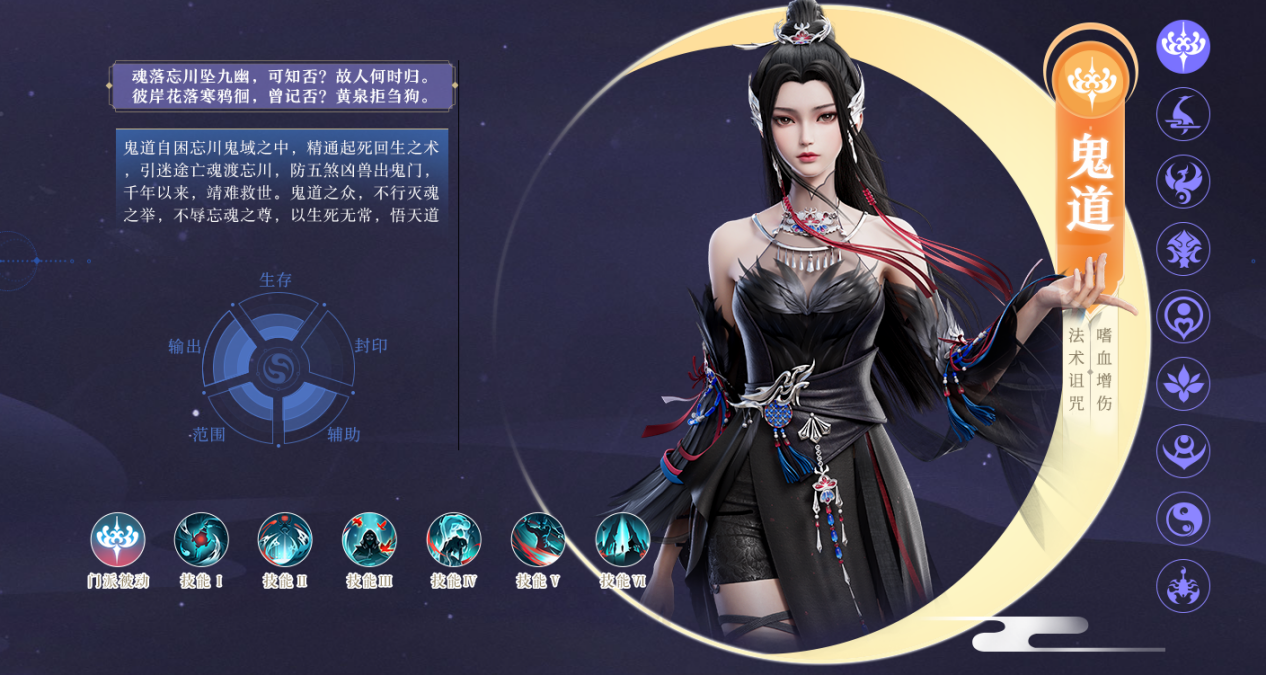Choose the phoenix emblem sect

pos(1183,182)
